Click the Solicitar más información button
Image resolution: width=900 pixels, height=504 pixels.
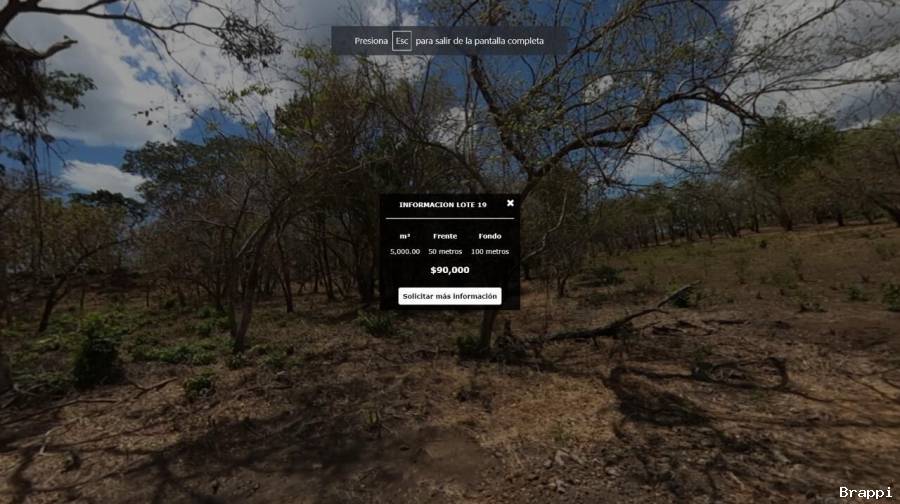point(449,296)
